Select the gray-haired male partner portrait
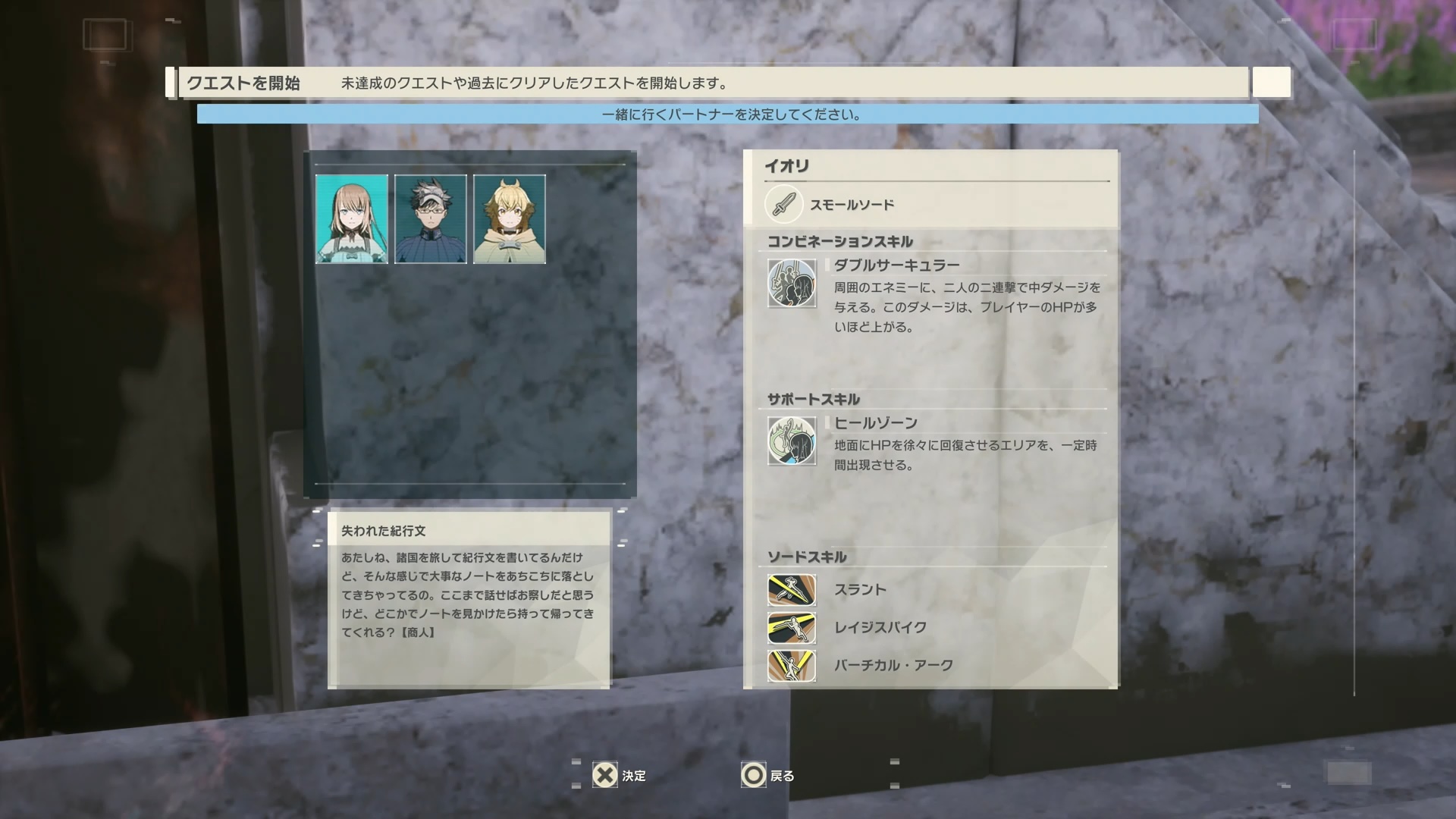1456x819 pixels. 431,219
